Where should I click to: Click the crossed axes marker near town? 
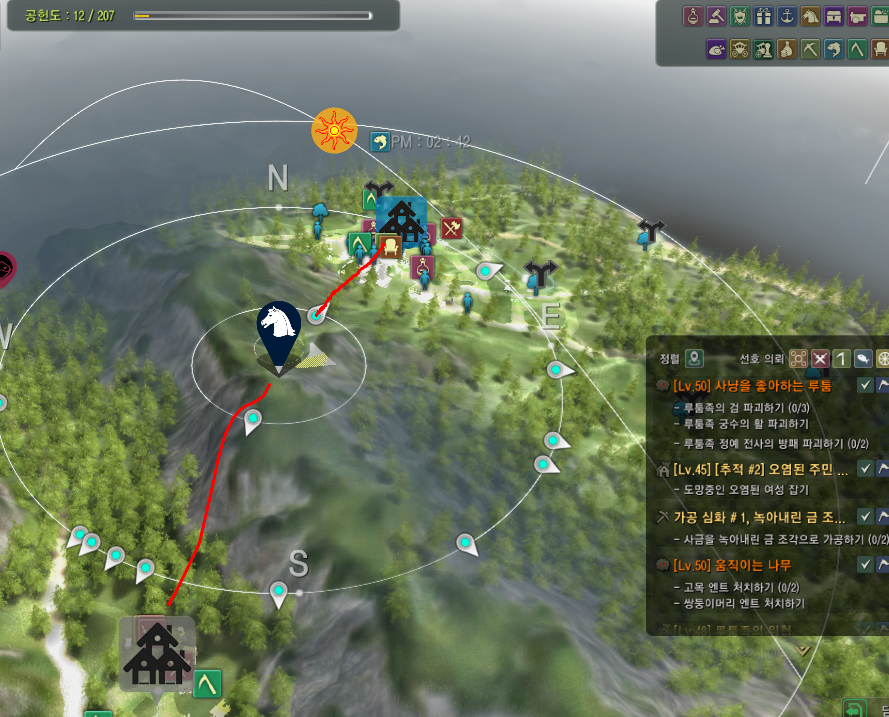(450, 228)
